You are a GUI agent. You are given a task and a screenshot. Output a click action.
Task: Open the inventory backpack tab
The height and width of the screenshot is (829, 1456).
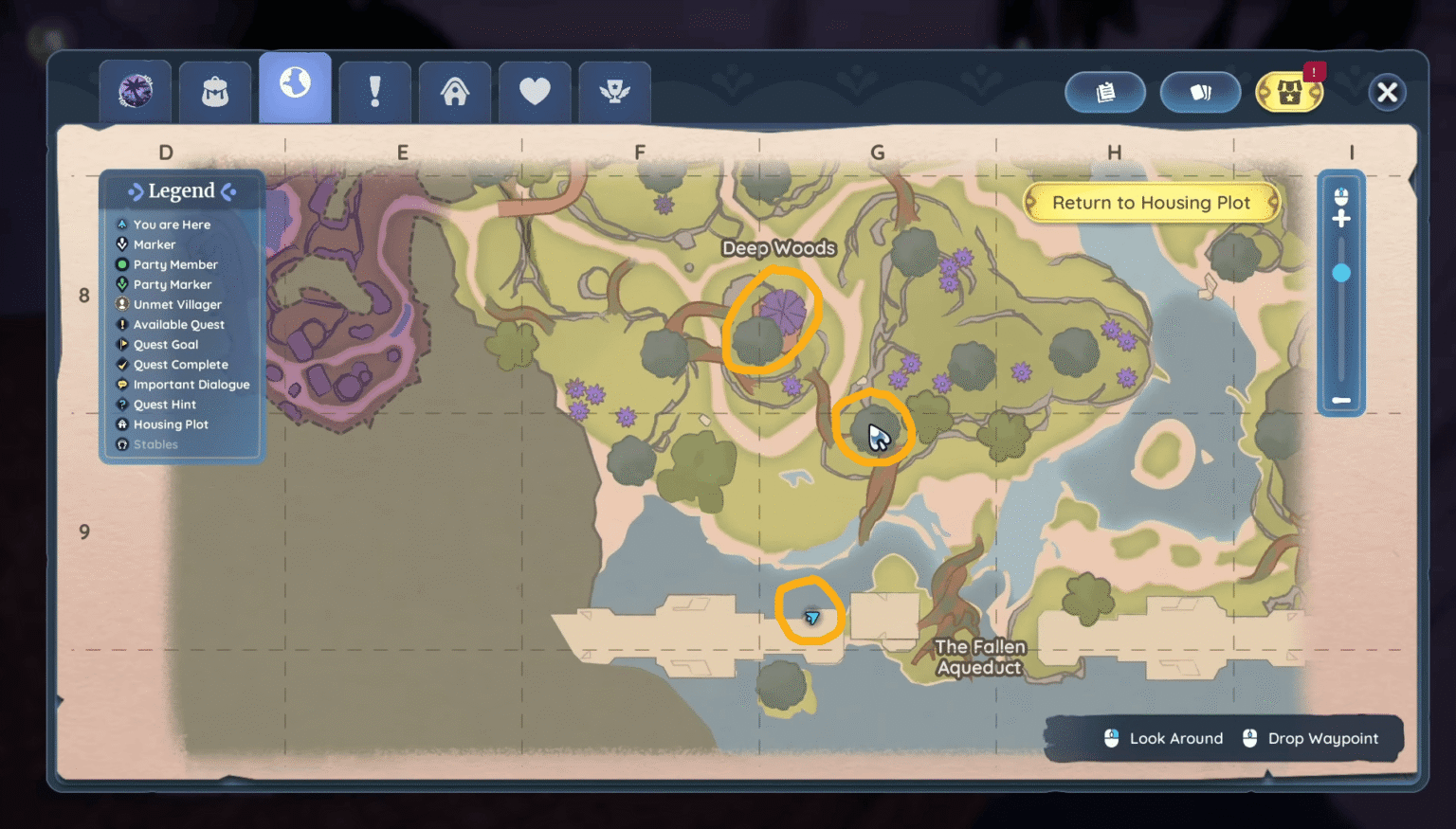pyautogui.click(x=214, y=91)
